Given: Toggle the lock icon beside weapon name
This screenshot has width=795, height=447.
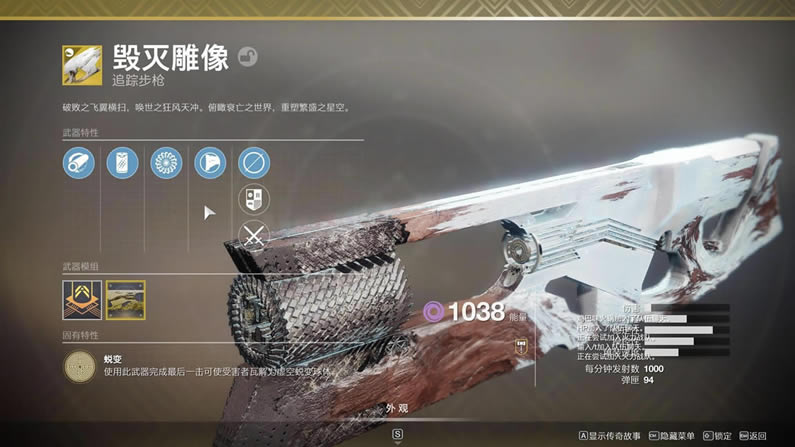Looking at the screenshot, I should pyautogui.click(x=247, y=57).
